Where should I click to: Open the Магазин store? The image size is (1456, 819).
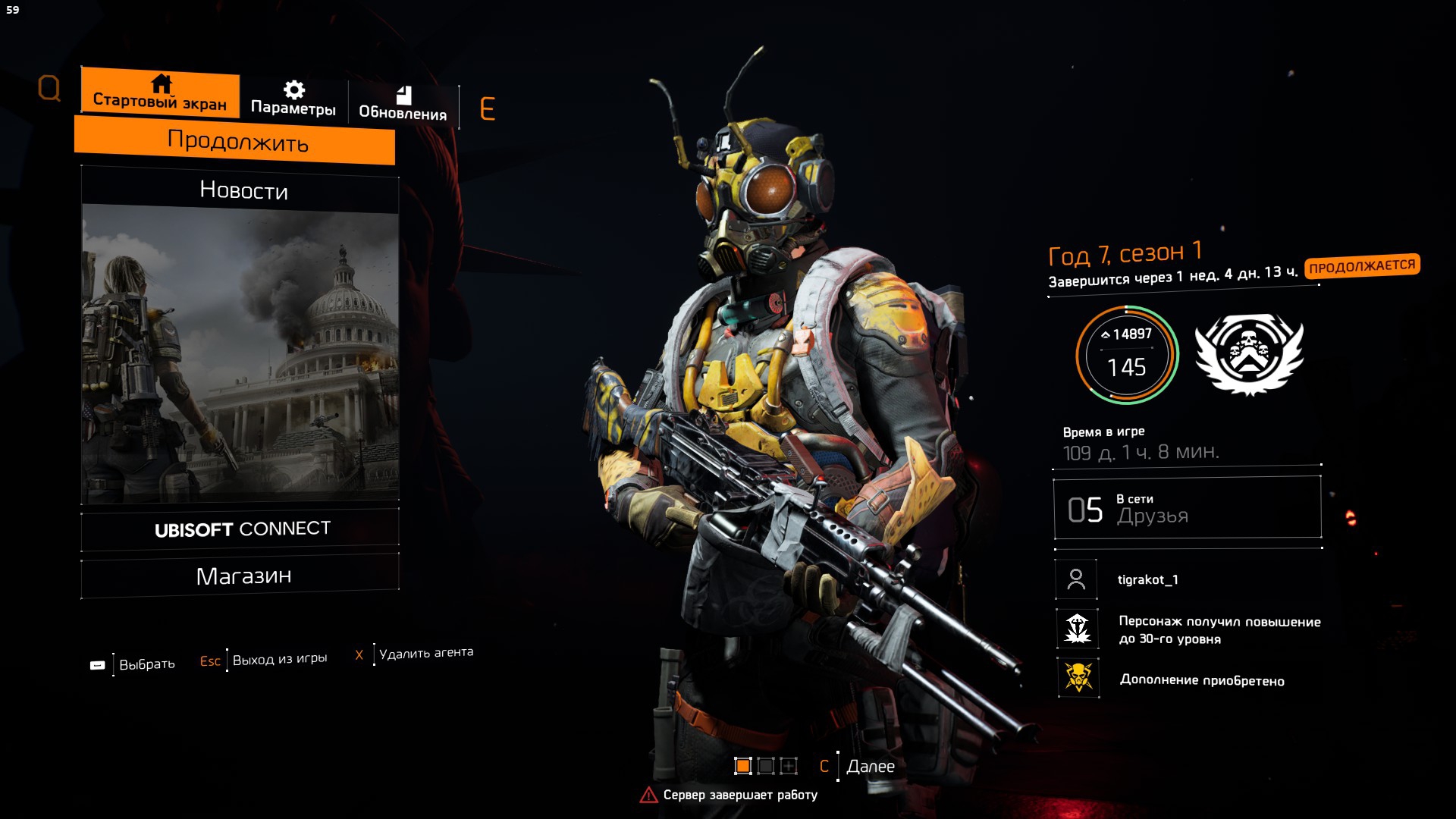point(241,576)
